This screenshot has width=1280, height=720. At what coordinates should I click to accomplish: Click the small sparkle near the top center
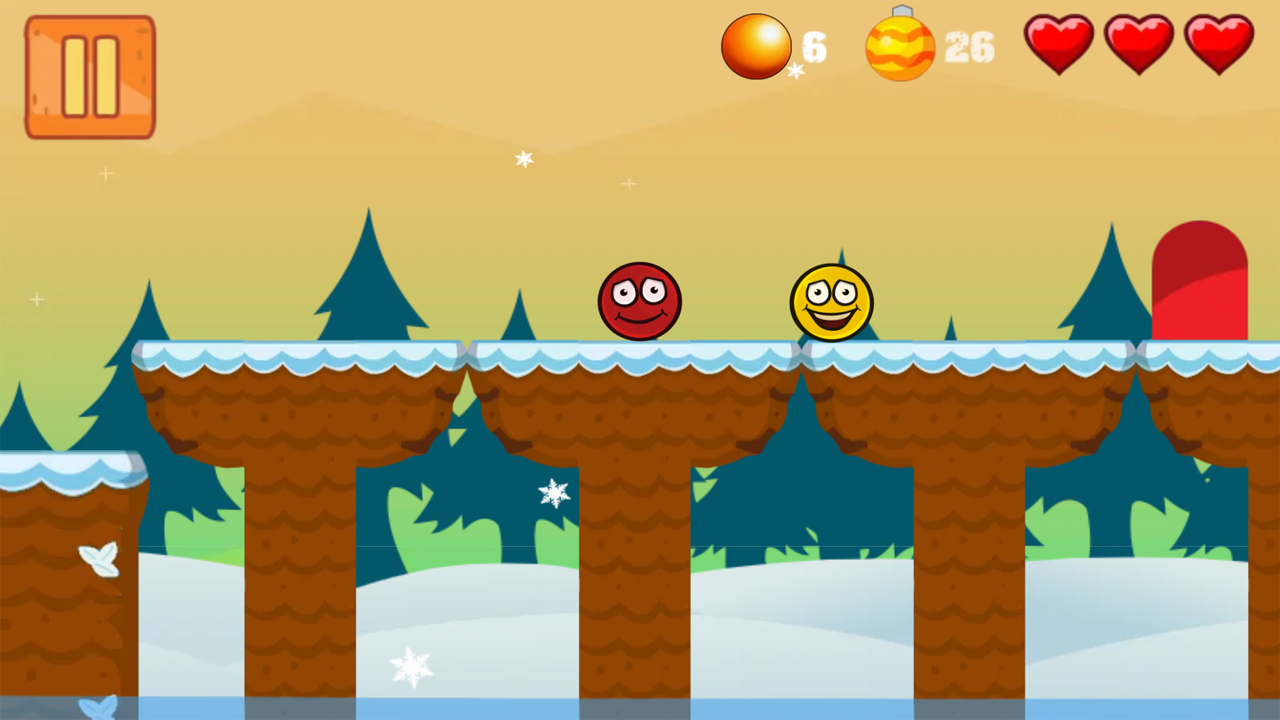[x=524, y=159]
